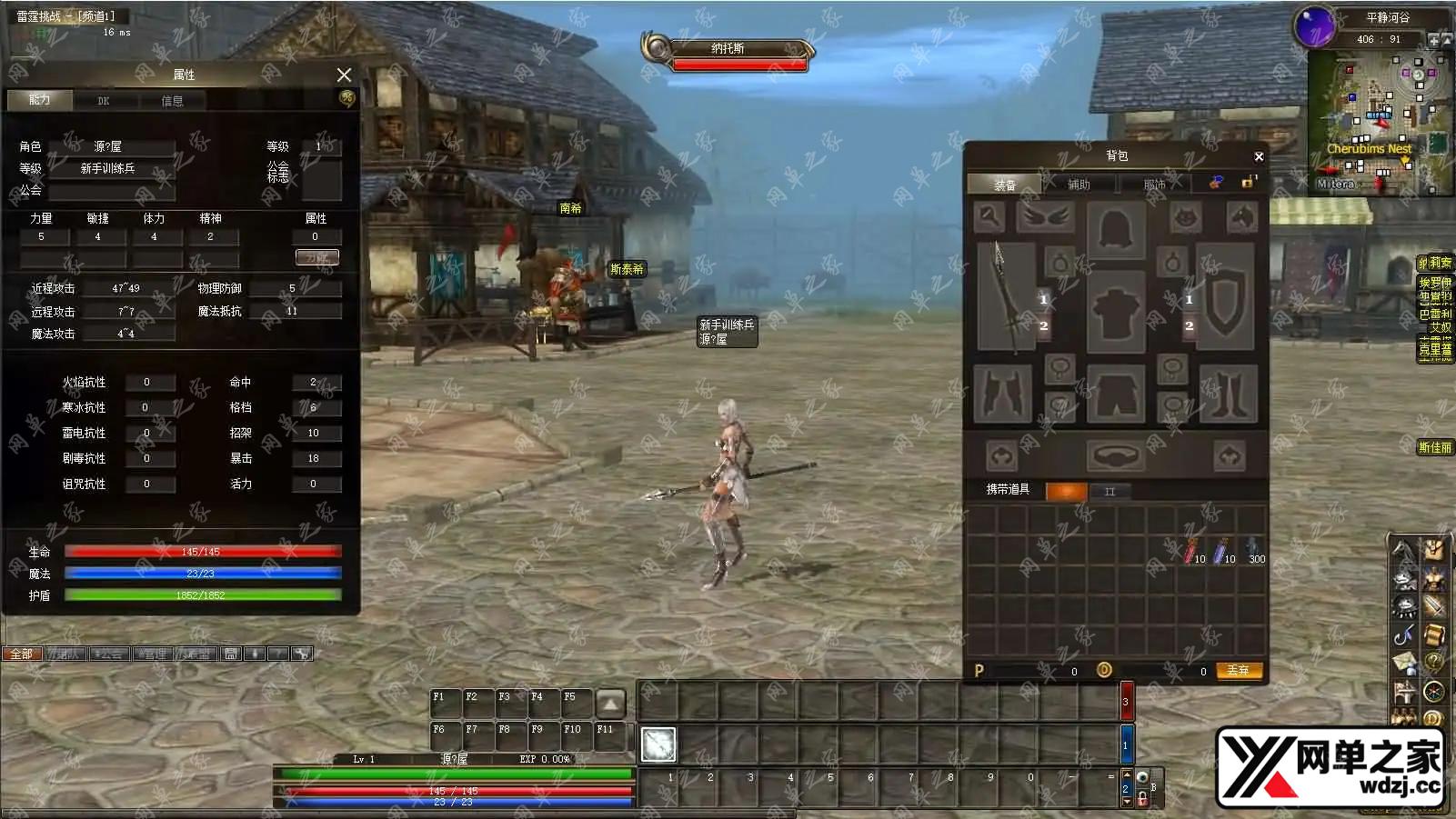Switch to inventory bag page II
Image resolution: width=1456 pixels, height=819 pixels.
(1110, 492)
